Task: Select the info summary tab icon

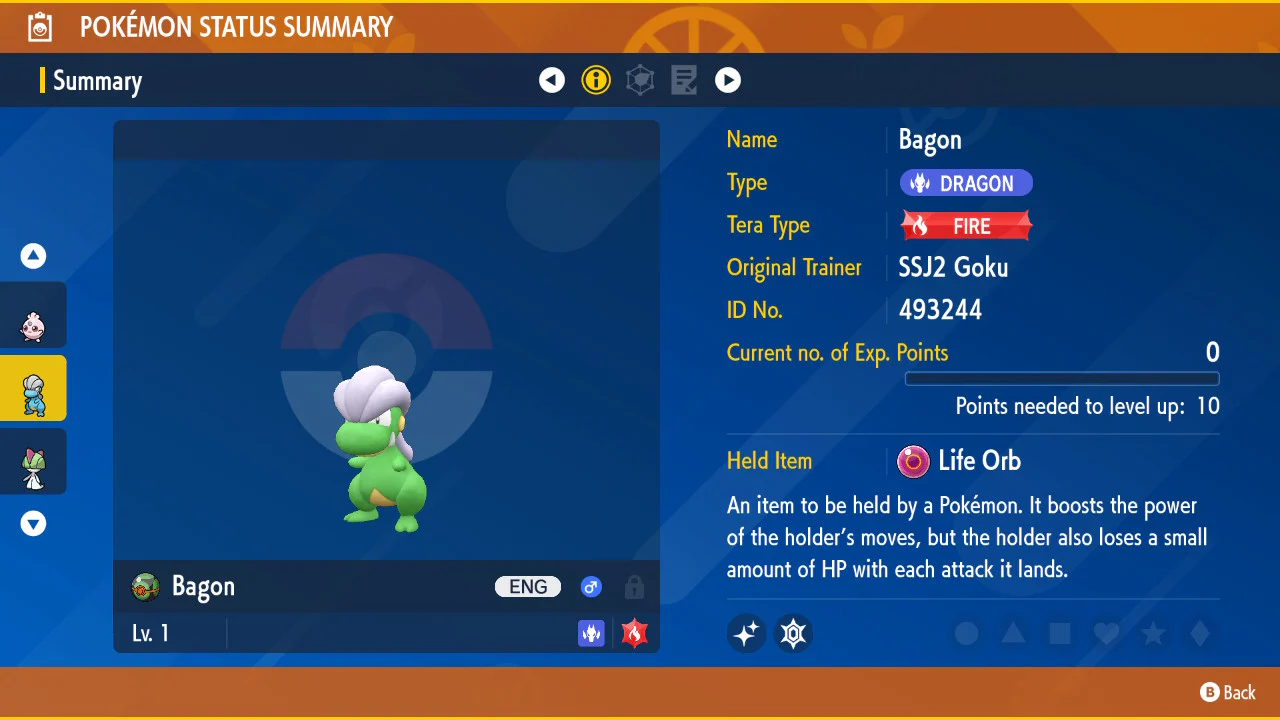Action: 596,80
